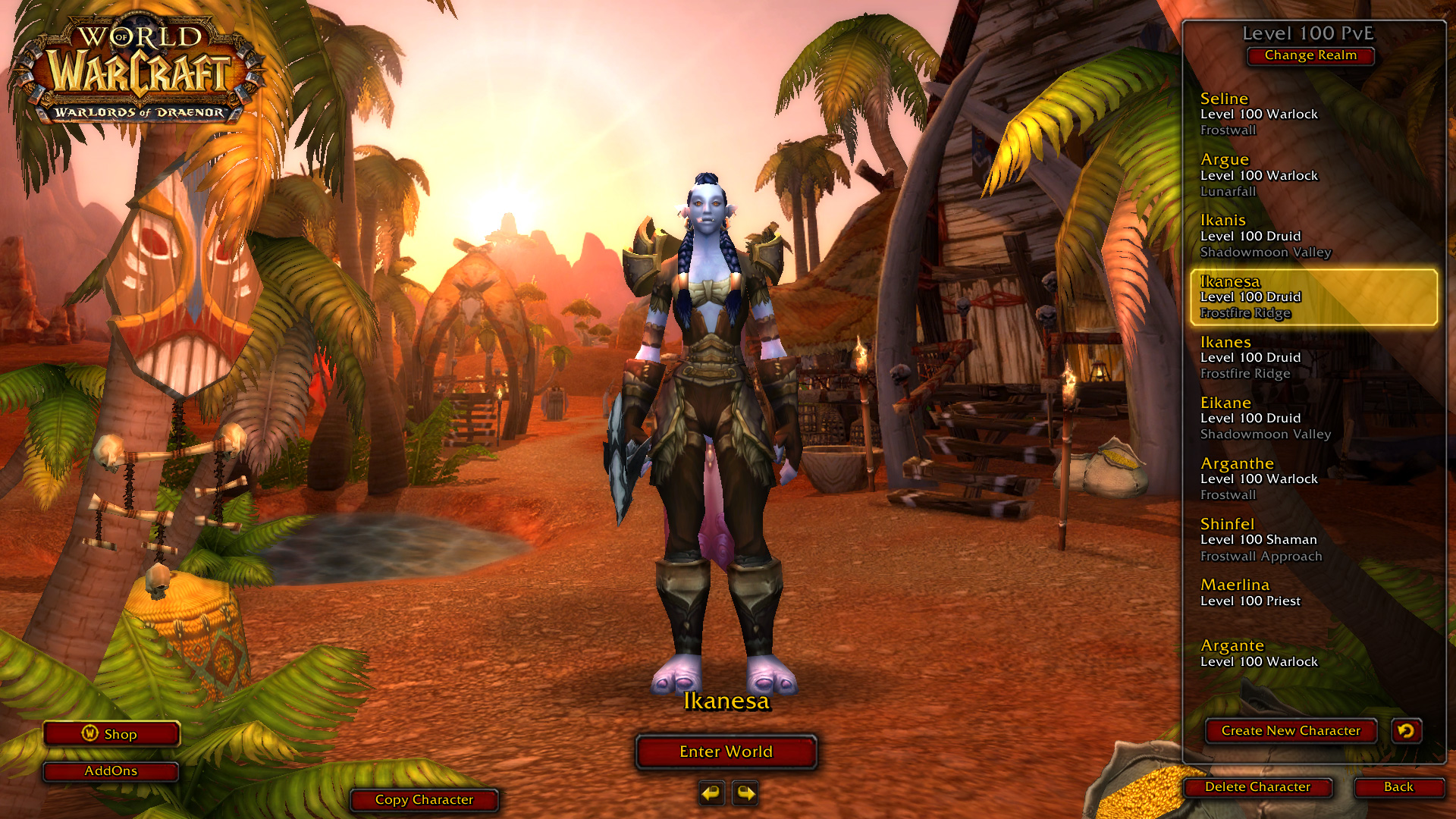Open the Change Realm menu
Screen dimensions: 1456x819
[x=1310, y=55]
